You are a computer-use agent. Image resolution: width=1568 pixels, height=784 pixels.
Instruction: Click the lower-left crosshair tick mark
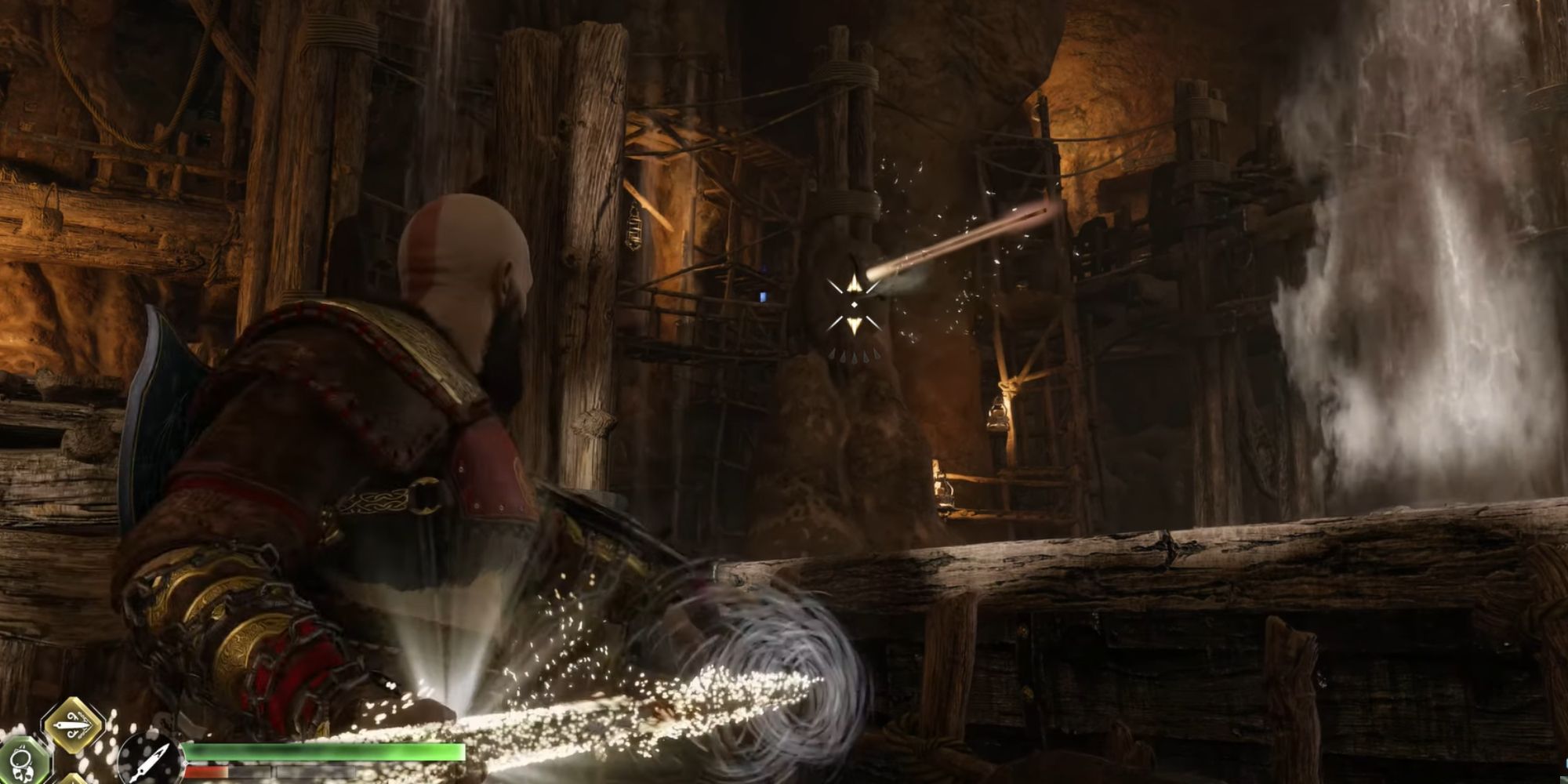coord(836,323)
